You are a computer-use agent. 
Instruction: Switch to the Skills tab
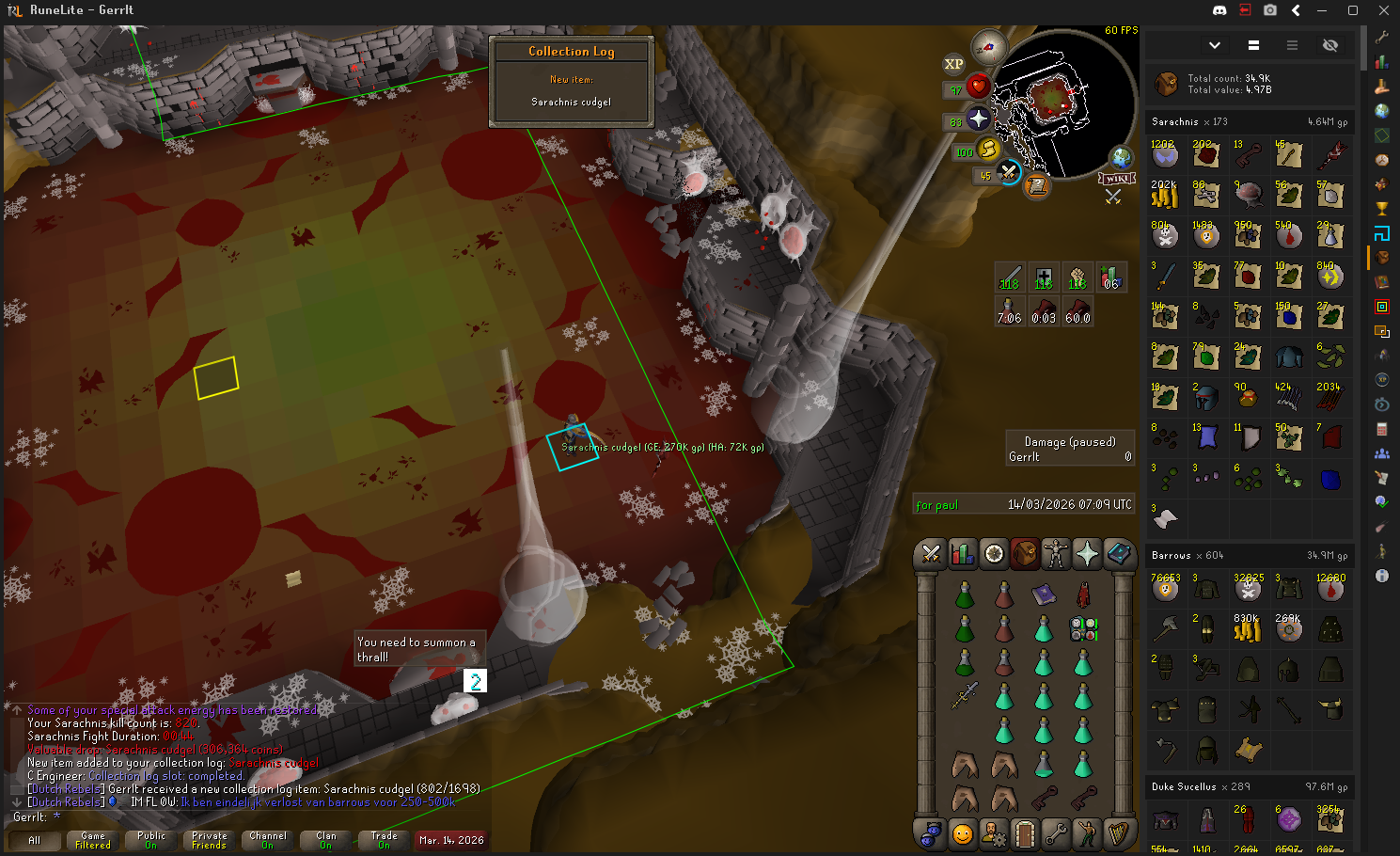[962, 554]
